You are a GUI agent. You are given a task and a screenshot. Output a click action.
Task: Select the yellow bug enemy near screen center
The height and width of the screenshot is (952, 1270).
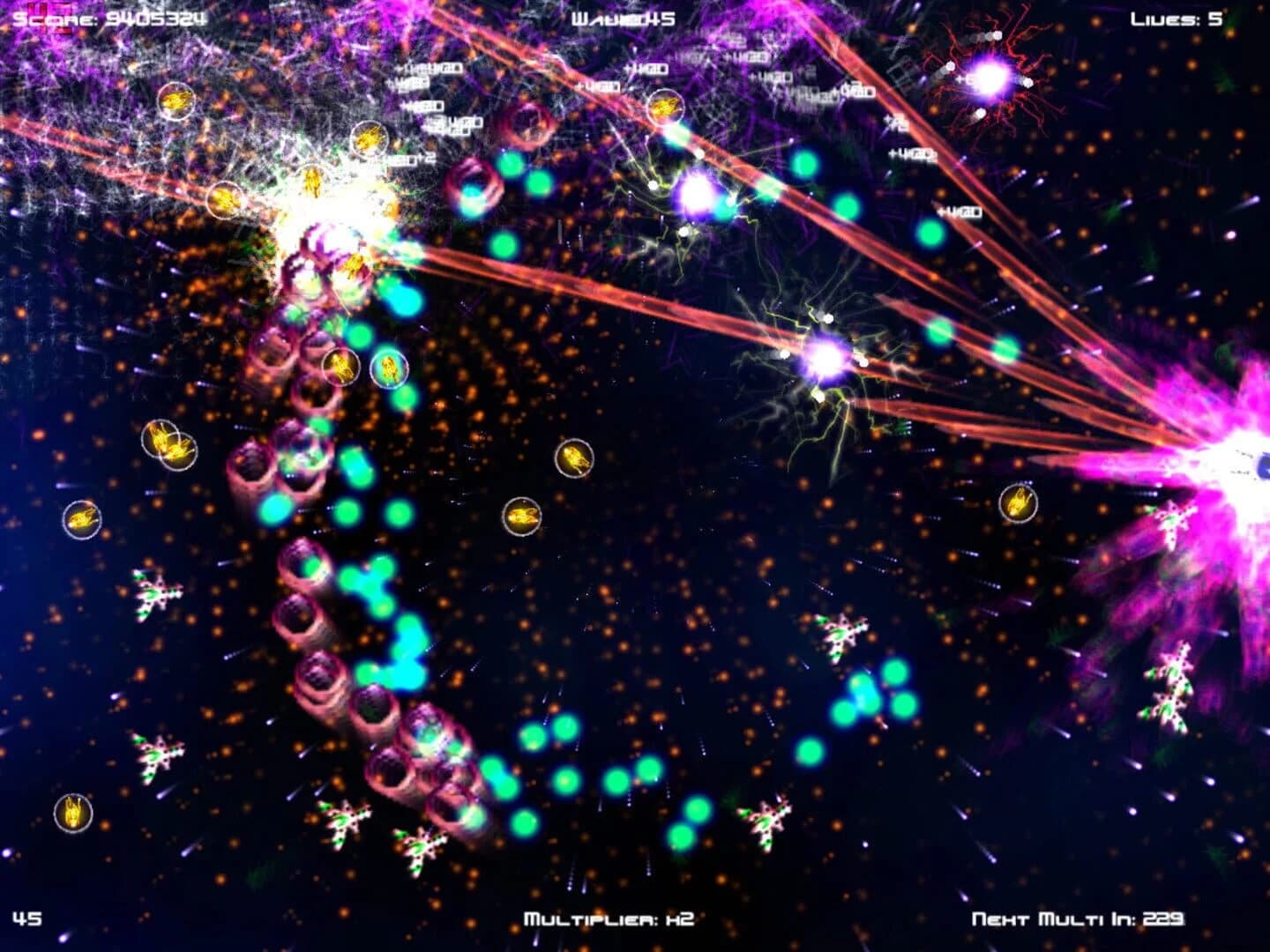[x=574, y=456]
